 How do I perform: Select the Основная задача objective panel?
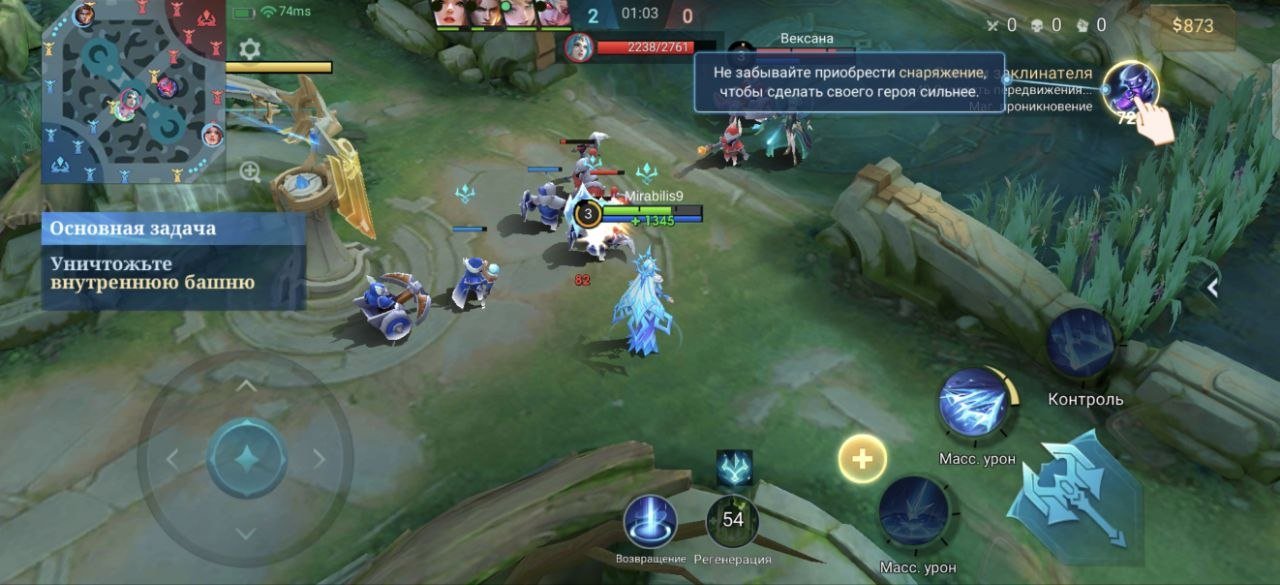point(173,260)
